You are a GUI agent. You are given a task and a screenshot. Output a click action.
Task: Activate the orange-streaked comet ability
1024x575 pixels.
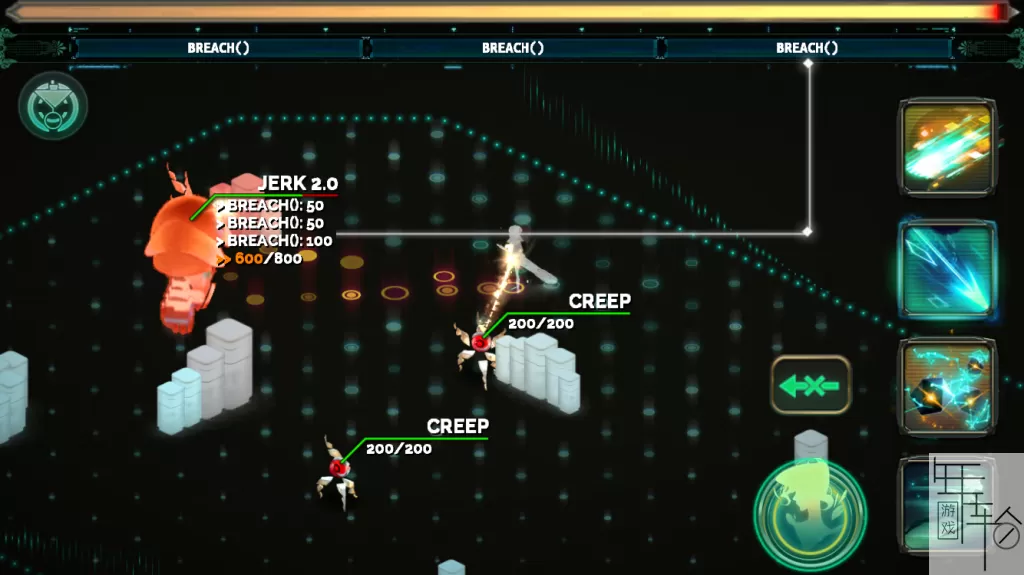tap(946, 148)
